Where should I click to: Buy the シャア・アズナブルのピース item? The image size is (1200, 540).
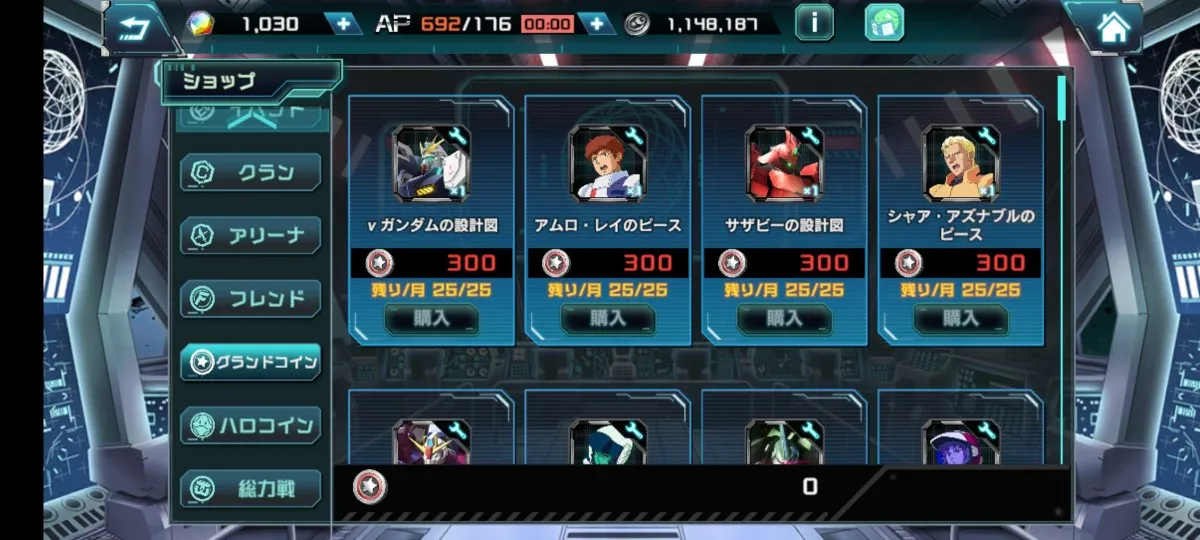pyautogui.click(x=961, y=318)
